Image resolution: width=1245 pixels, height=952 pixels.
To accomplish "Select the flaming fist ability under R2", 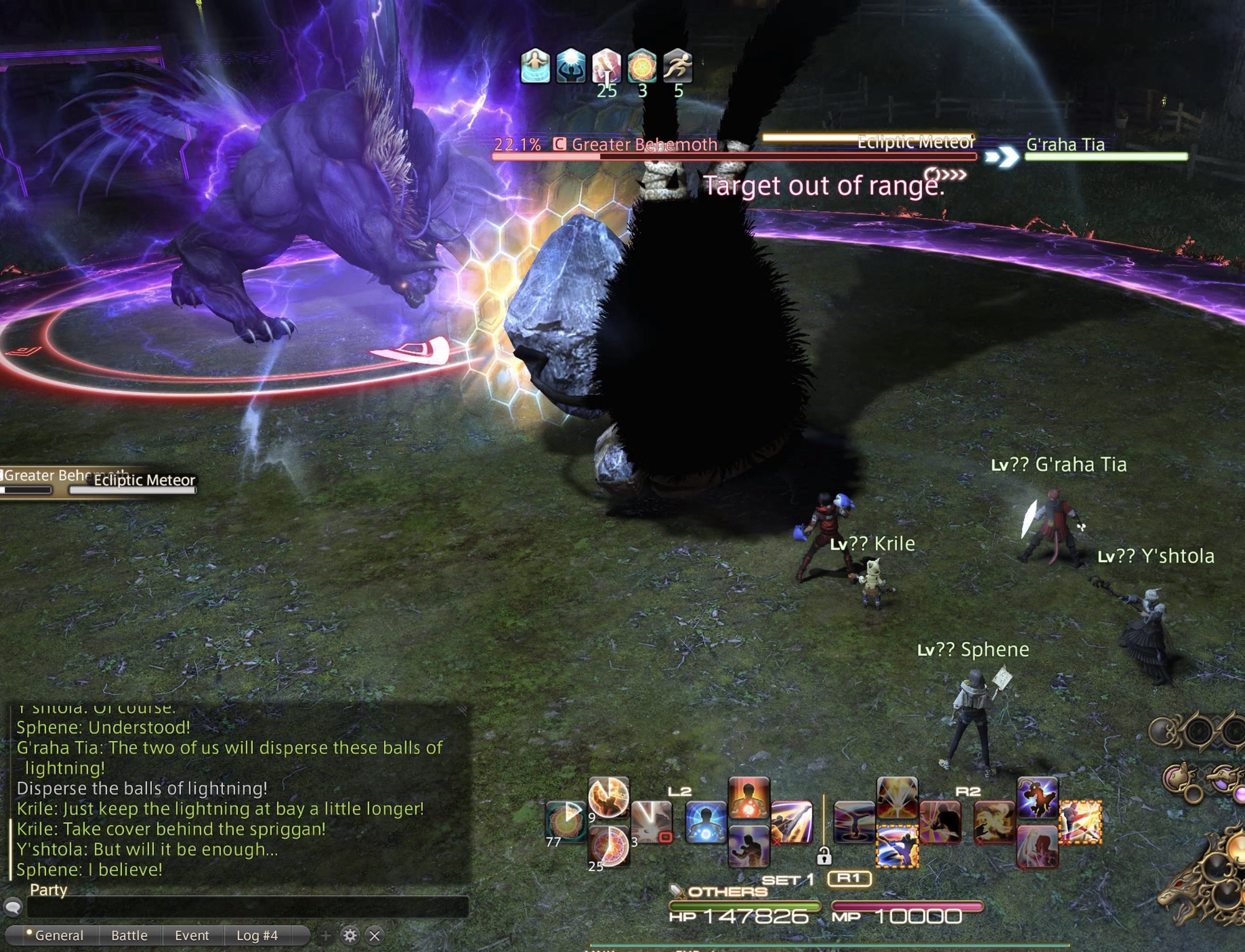I will coord(994,822).
